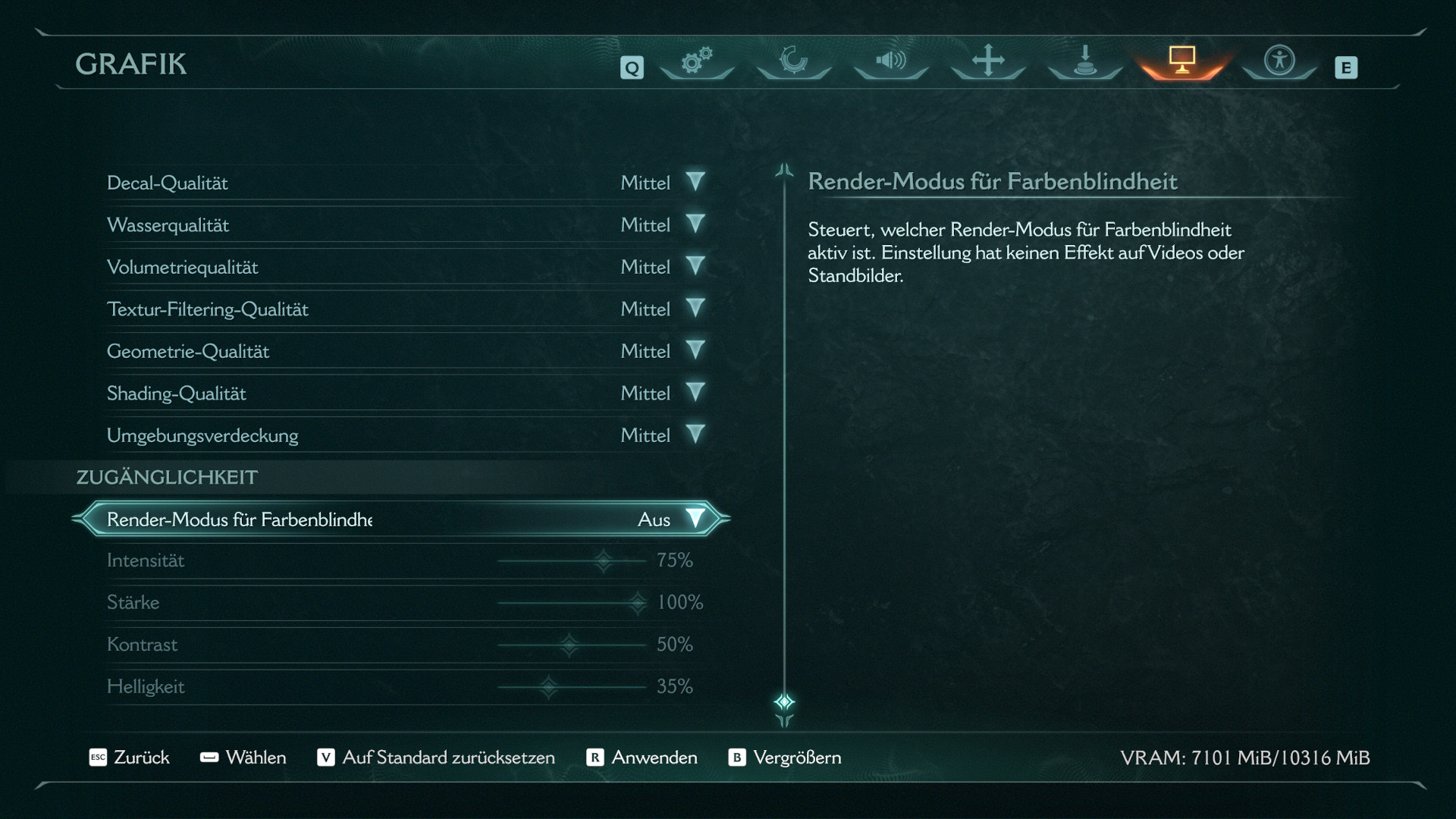This screenshot has width=1456, height=819.
Task: Open the Shading-Qualität dropdown
Action: tap(695, 393)
